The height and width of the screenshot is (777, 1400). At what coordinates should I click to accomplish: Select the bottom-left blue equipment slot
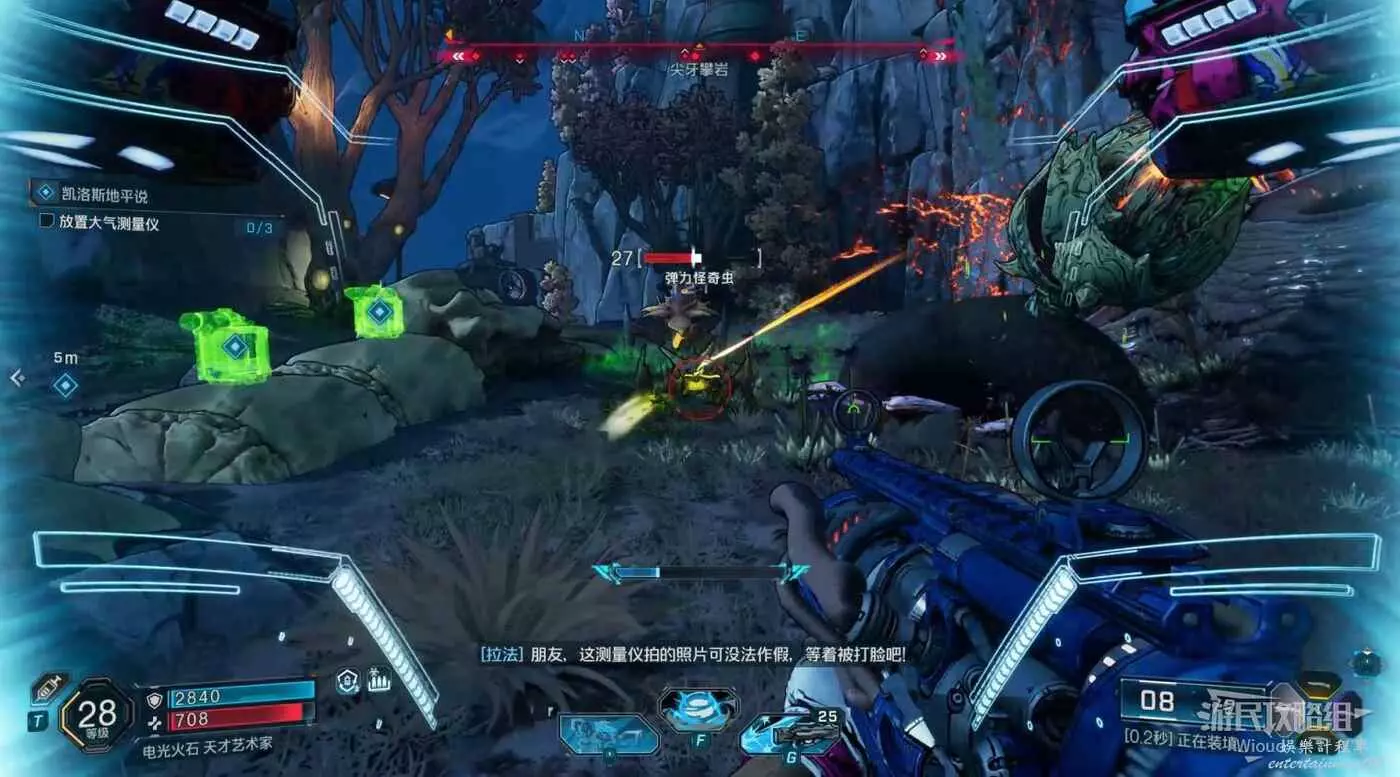[x=608, y=735]
